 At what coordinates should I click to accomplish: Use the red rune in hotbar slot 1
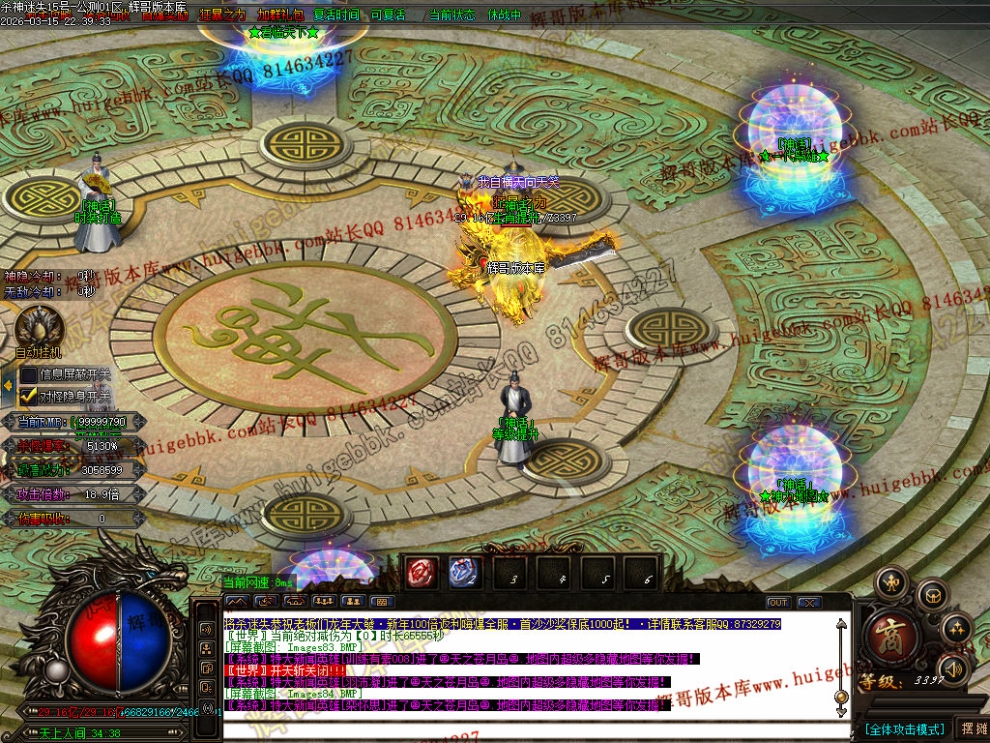pyautogui.click(x=421, y=572)
